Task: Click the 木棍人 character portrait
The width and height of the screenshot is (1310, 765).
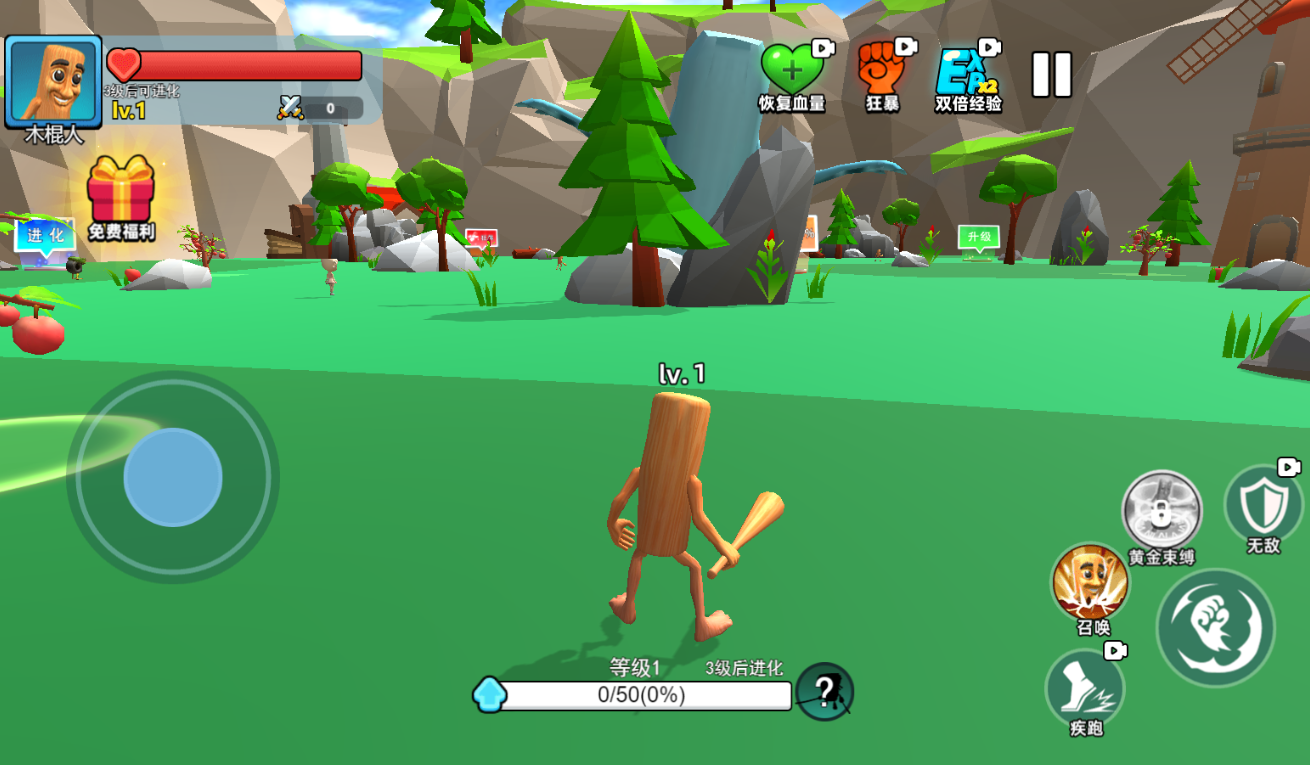Action: 54,82
